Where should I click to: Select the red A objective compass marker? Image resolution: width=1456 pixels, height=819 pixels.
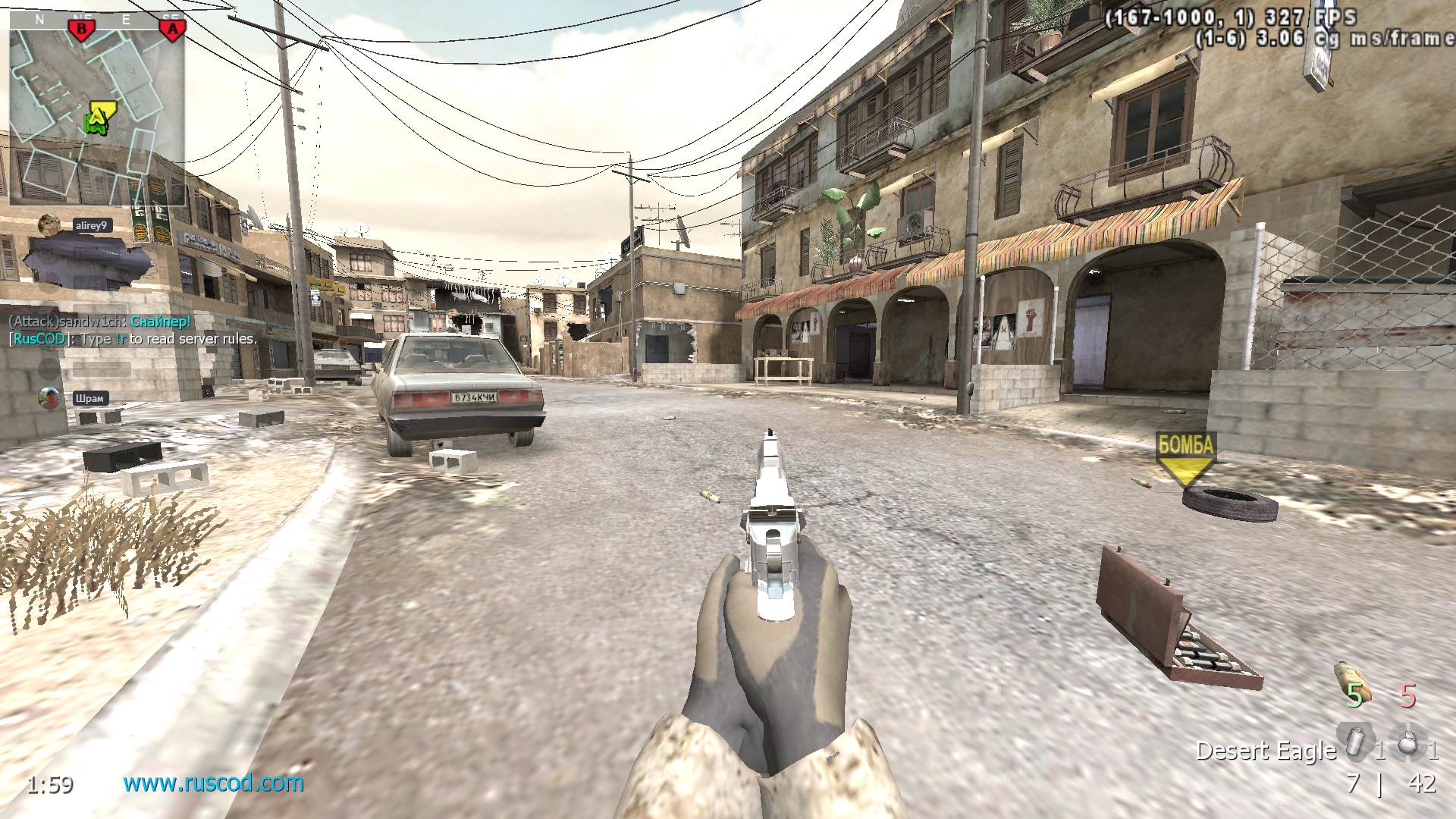tap(172, 30)
